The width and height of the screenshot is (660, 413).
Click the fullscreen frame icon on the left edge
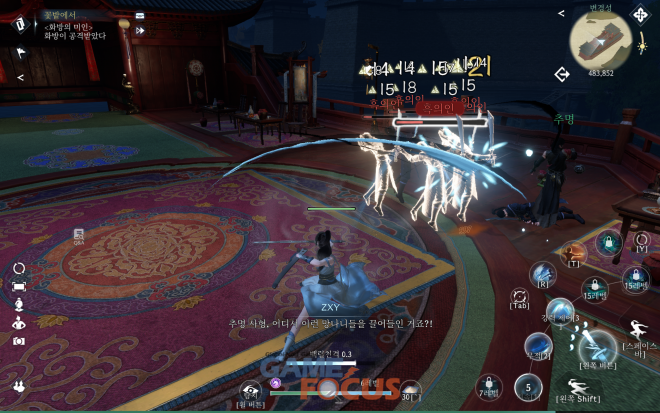[19, 286]
